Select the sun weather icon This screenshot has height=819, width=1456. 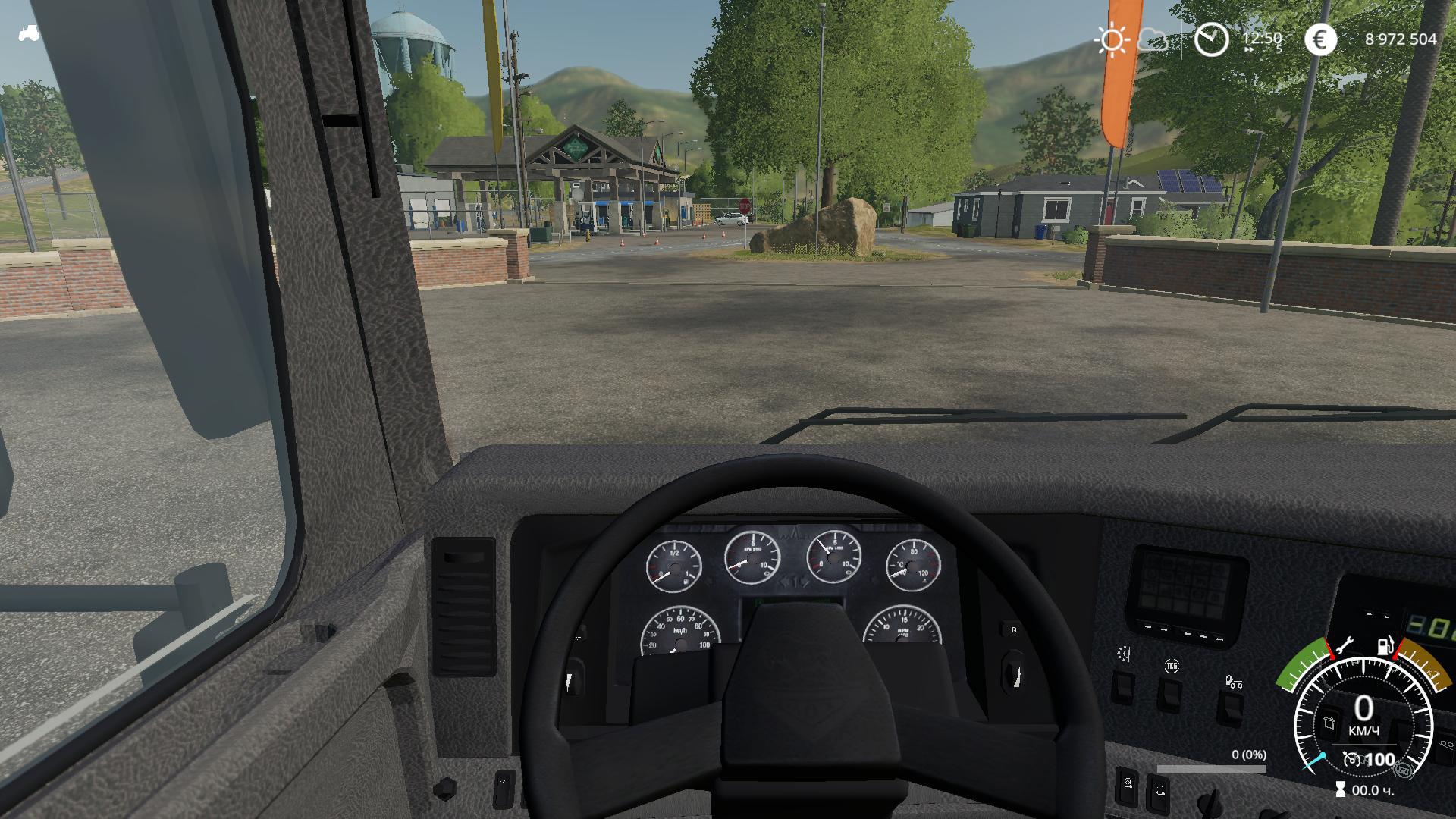(1112, 39)
